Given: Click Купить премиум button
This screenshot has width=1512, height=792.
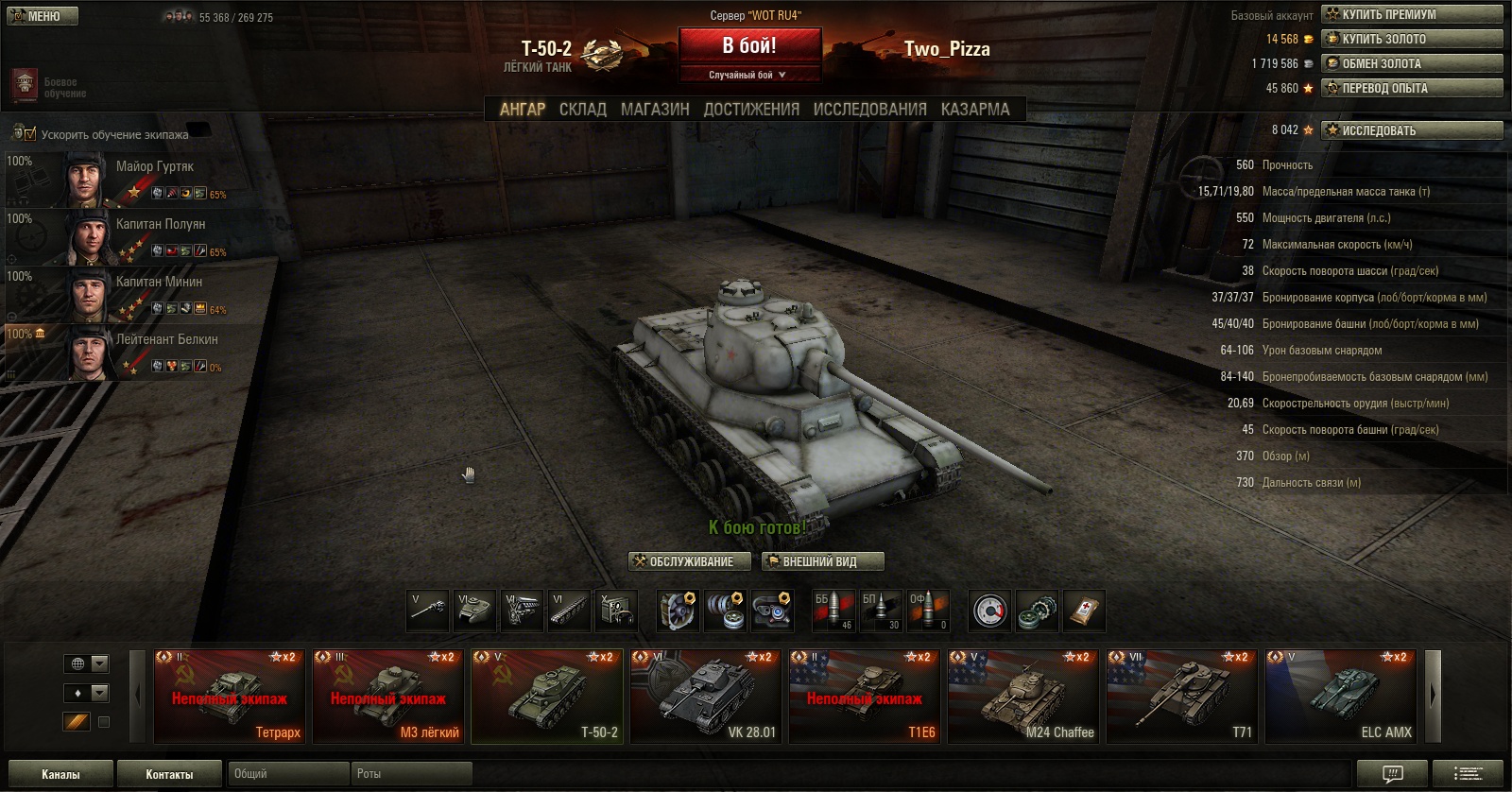Looking at the screenshot, I should 1412,14.
